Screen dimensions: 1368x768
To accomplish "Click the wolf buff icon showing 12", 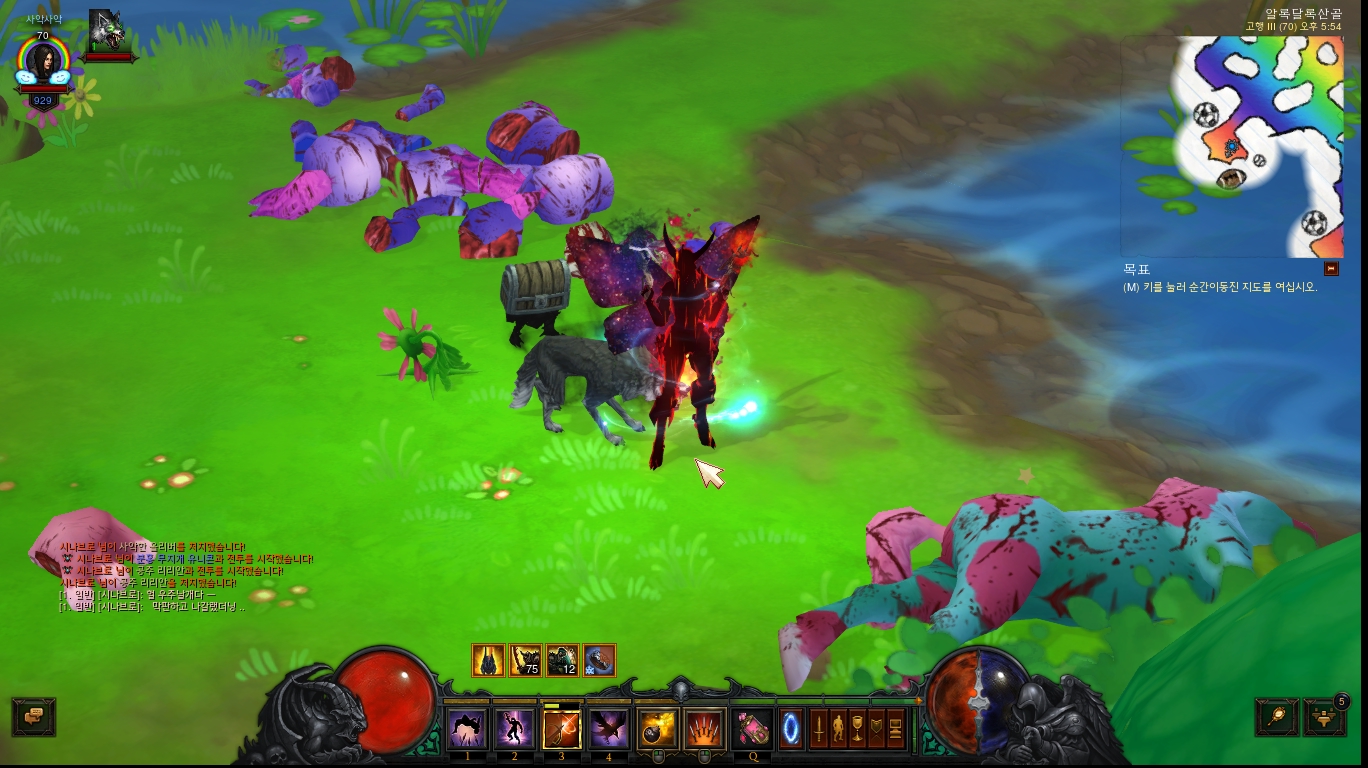I will pyautogui.click(x=562, y=660).
